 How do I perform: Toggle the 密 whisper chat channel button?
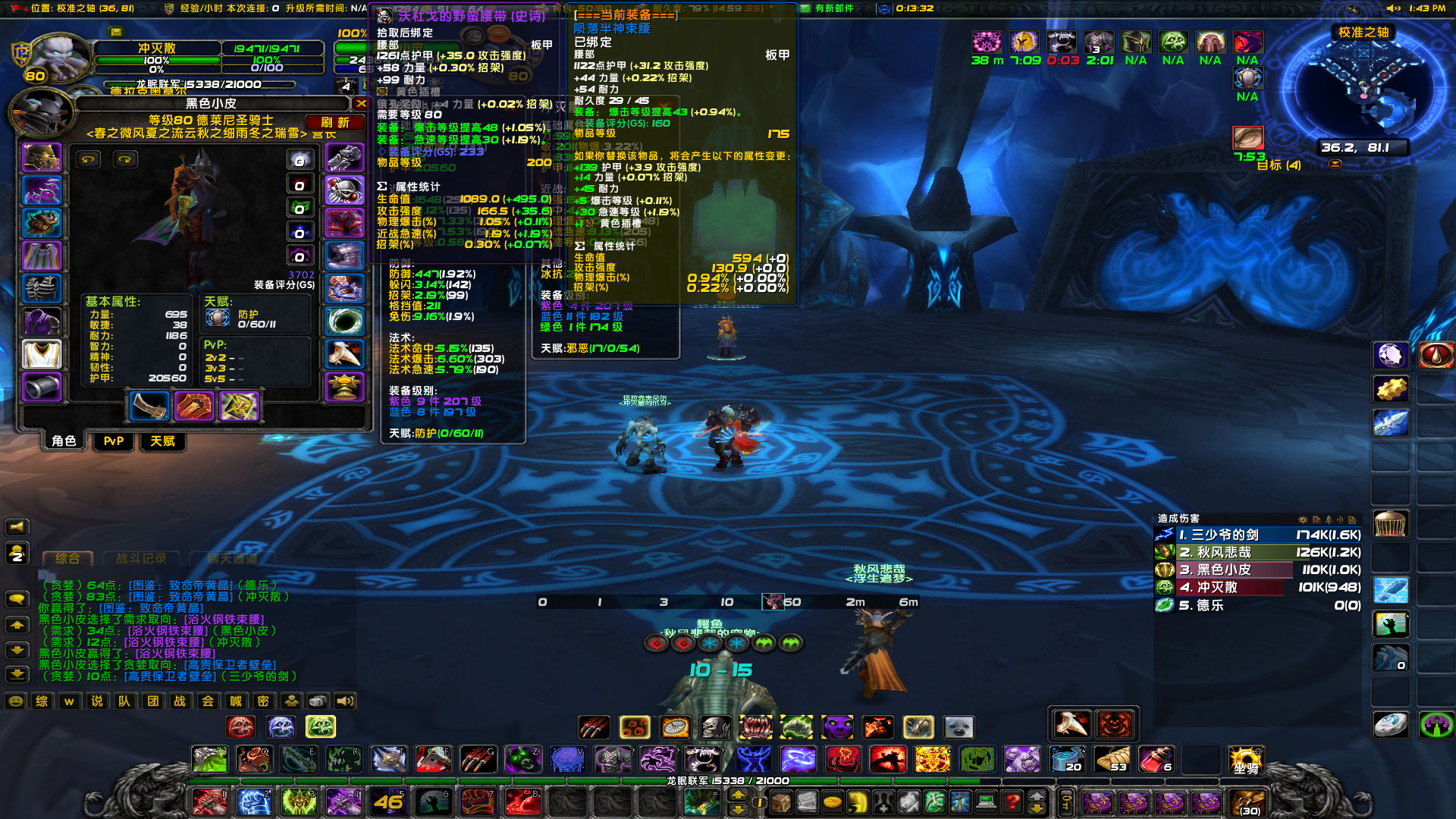click(262, 702)
